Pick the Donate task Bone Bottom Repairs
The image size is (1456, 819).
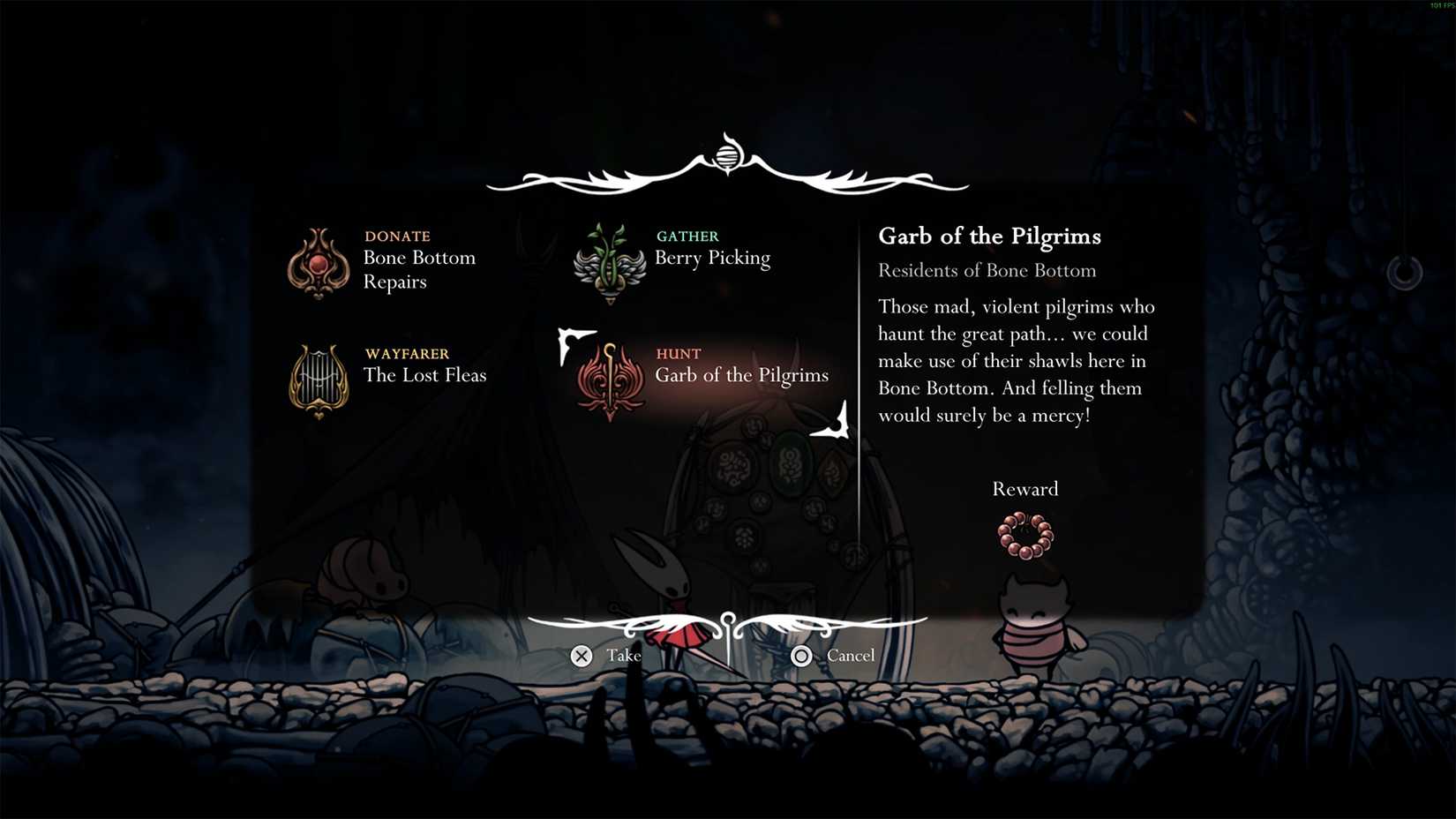click(420, 269)
